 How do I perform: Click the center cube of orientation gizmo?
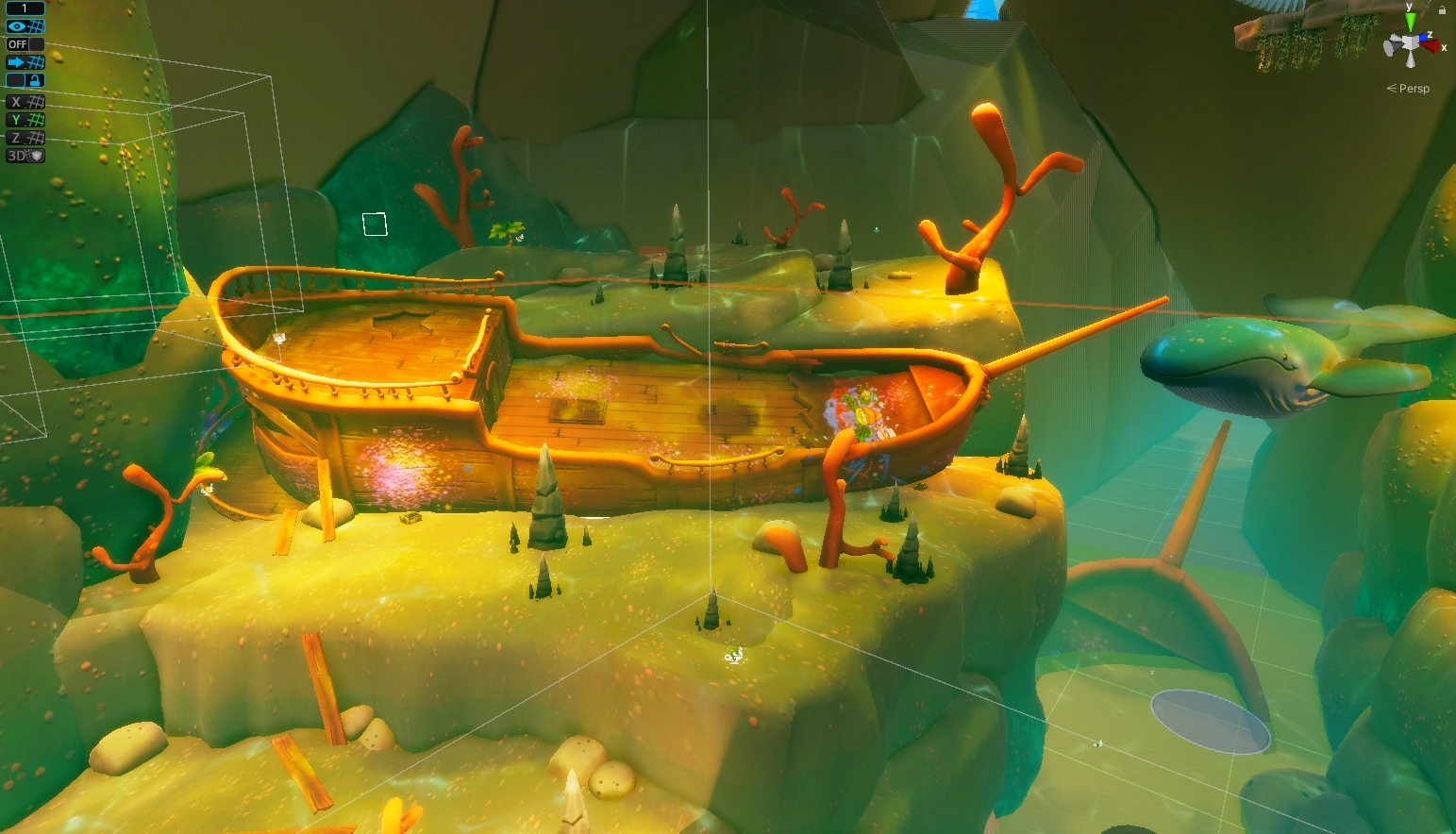coord(1410,43)
